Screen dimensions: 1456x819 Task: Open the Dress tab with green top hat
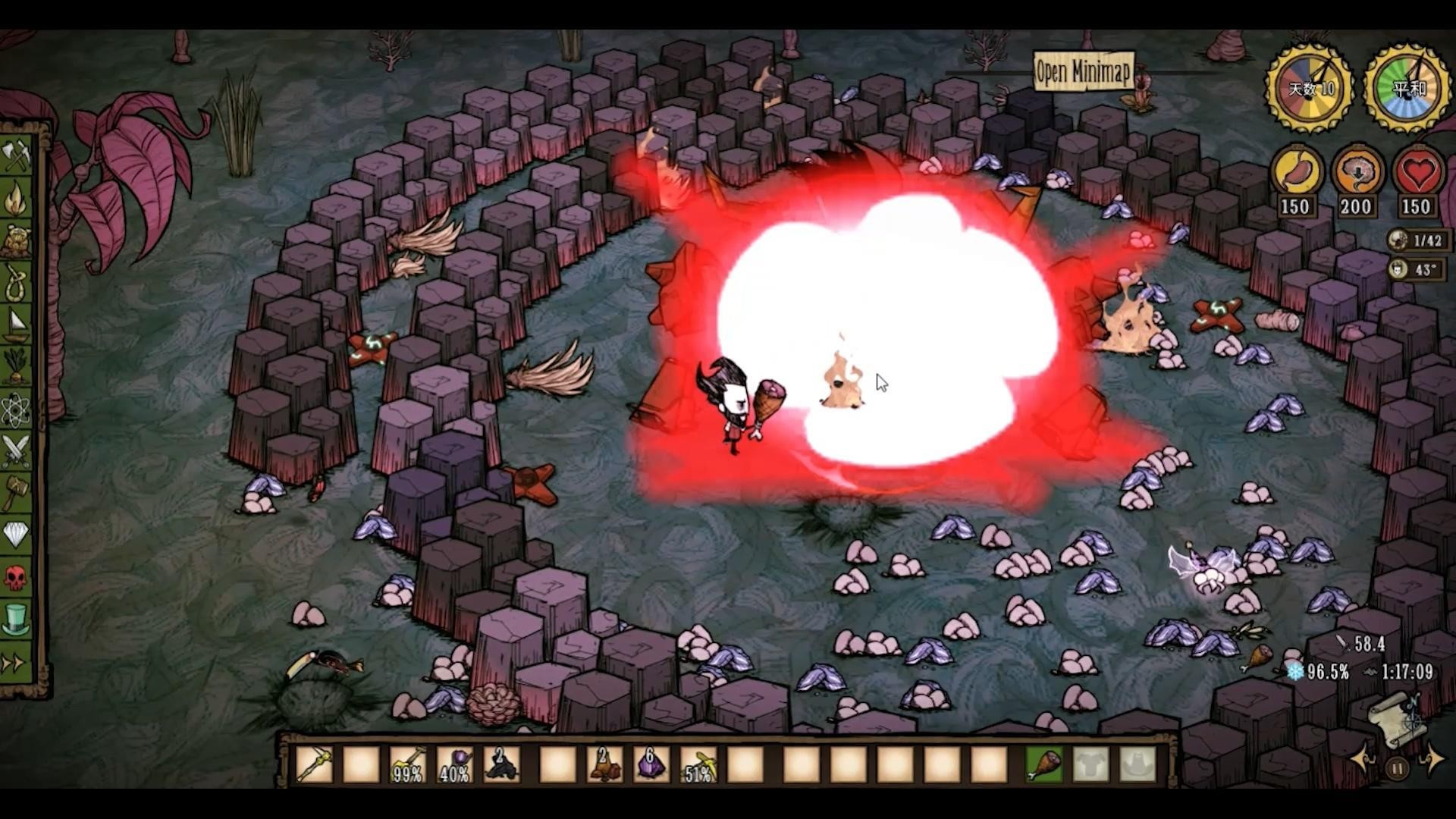[x=16, y=620]
